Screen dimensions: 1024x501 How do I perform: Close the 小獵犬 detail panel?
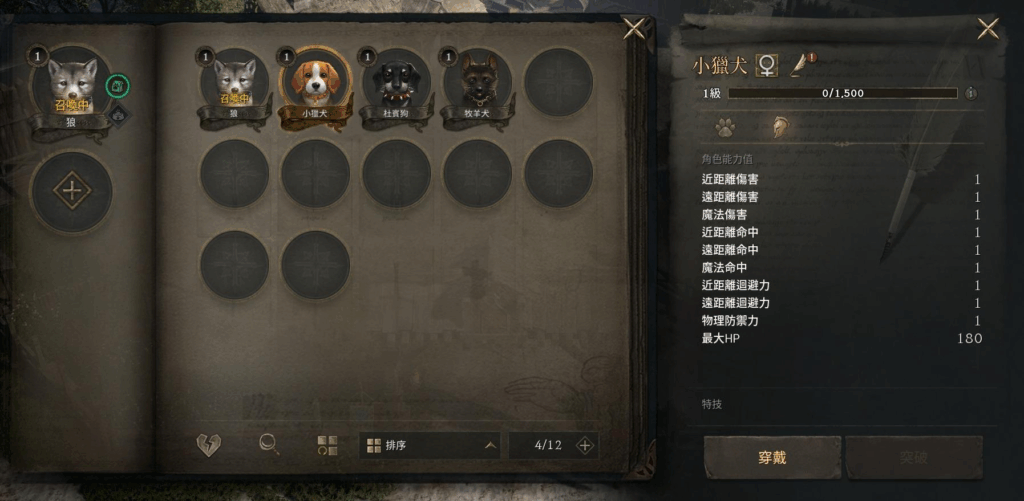988,29
